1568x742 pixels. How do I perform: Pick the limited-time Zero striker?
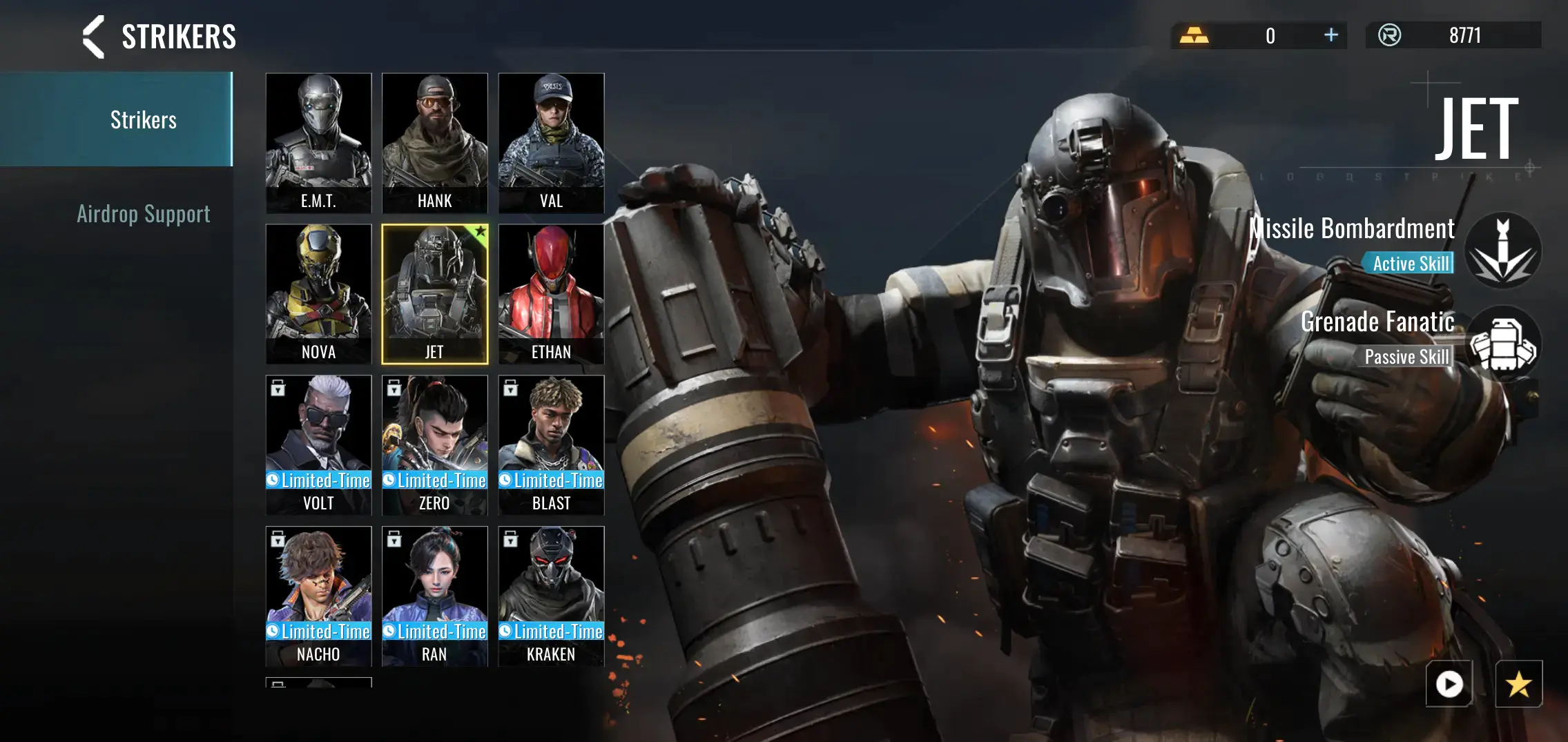pyautogui.click(x=434, y=445)
